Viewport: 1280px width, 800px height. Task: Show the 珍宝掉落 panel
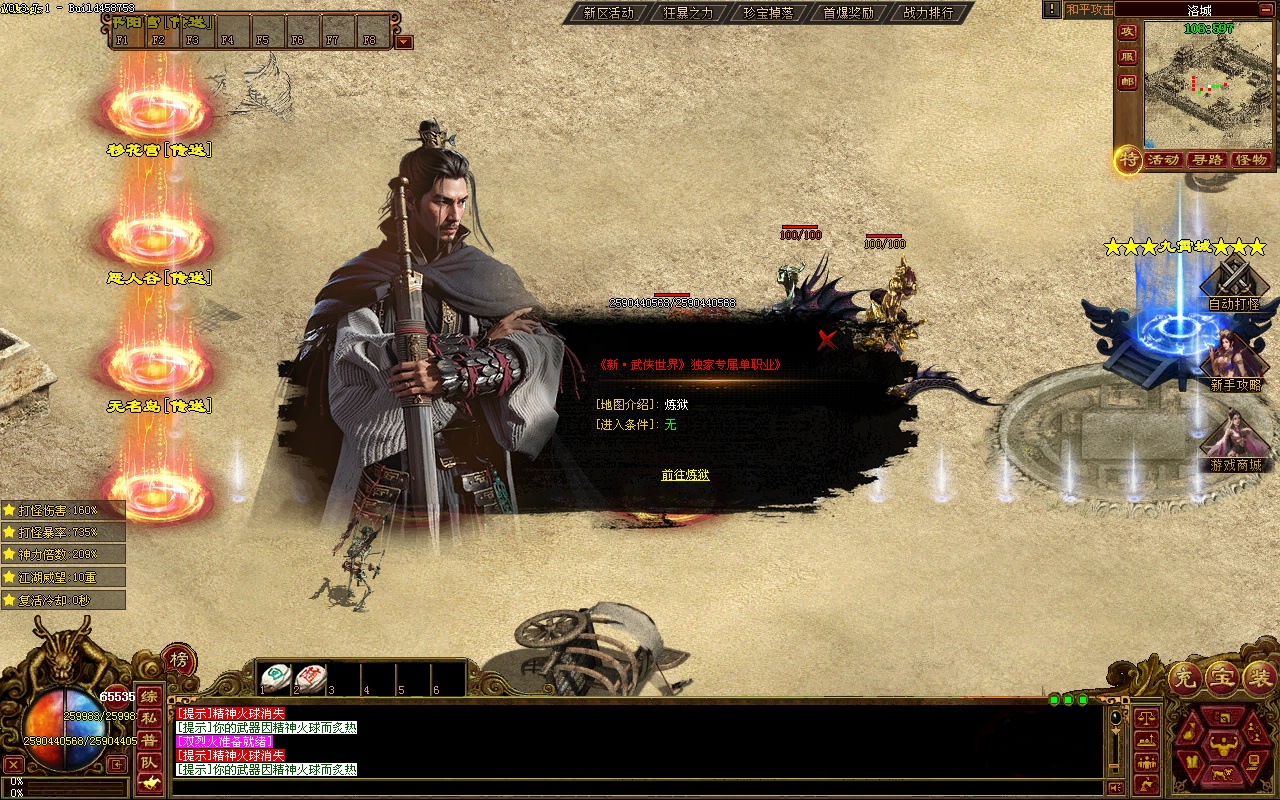[x=768, y=13]
